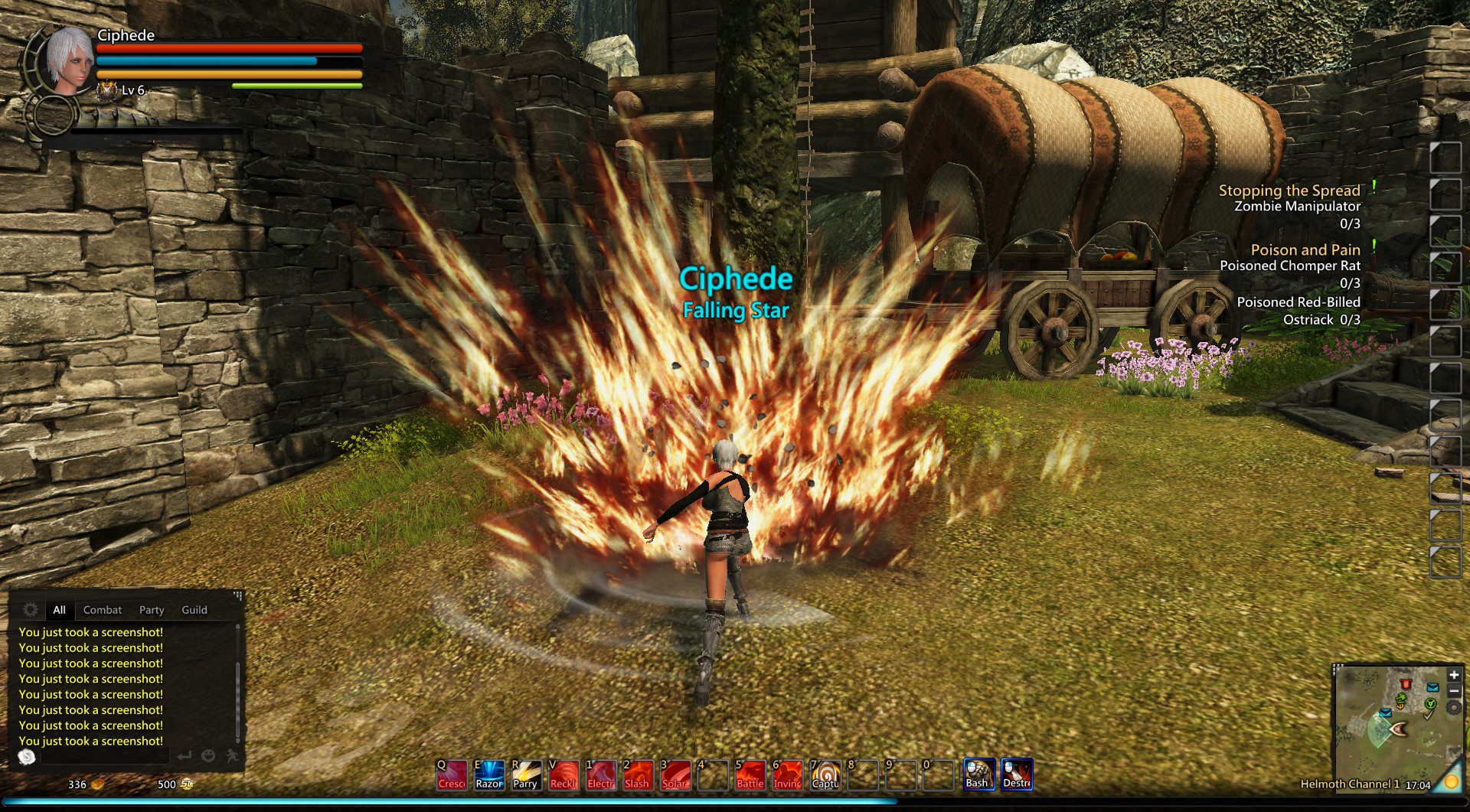
Task: Select the Stopping the Spread quest tracker
Action: coord(1289,191)
